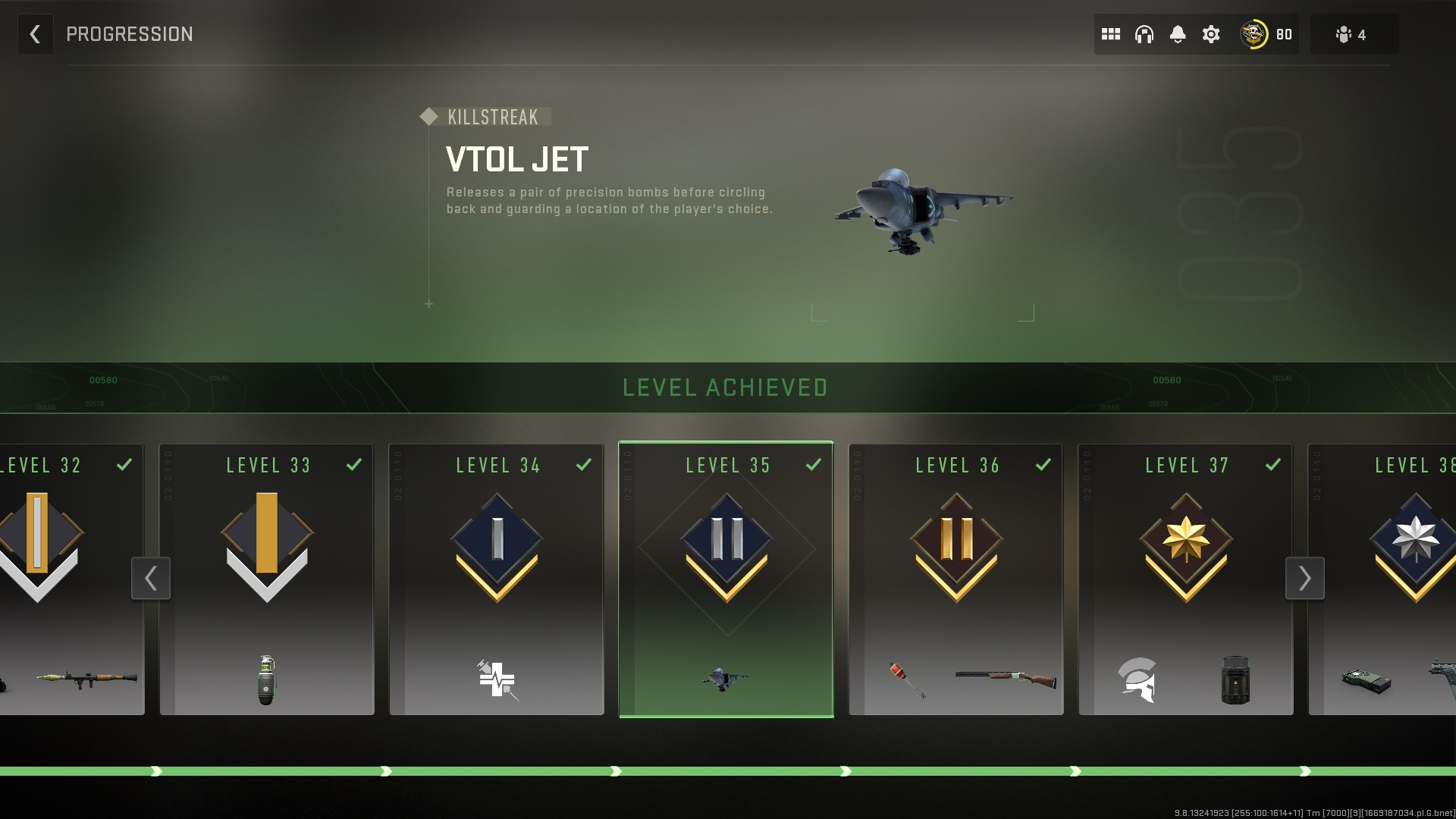Click the party counter showing 4 players
The width and height of the screenshot is (1456, 819).
click(x=1354, y=33)
